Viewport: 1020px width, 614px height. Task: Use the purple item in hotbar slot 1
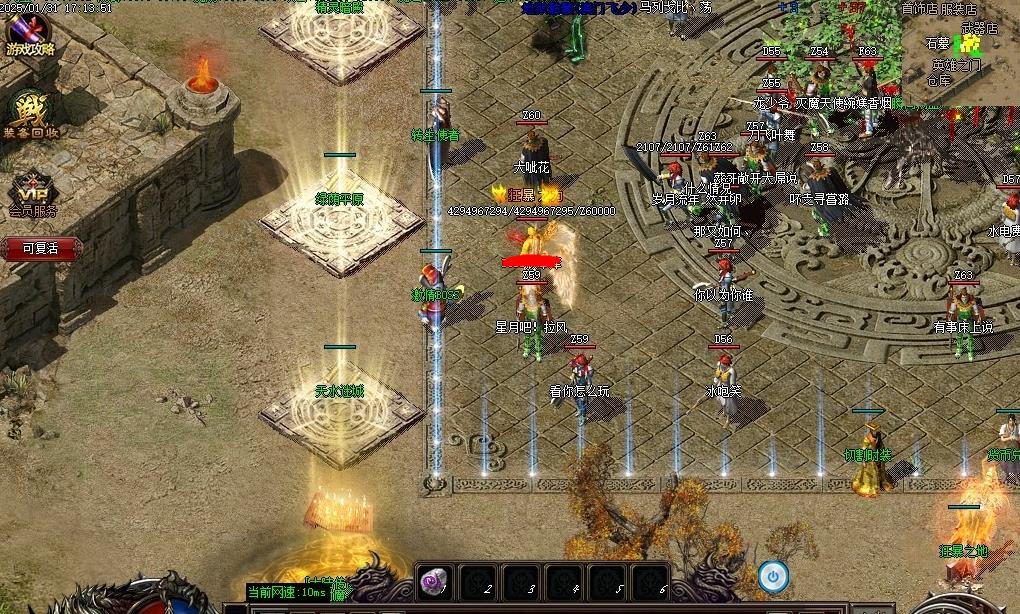[434, 580]
